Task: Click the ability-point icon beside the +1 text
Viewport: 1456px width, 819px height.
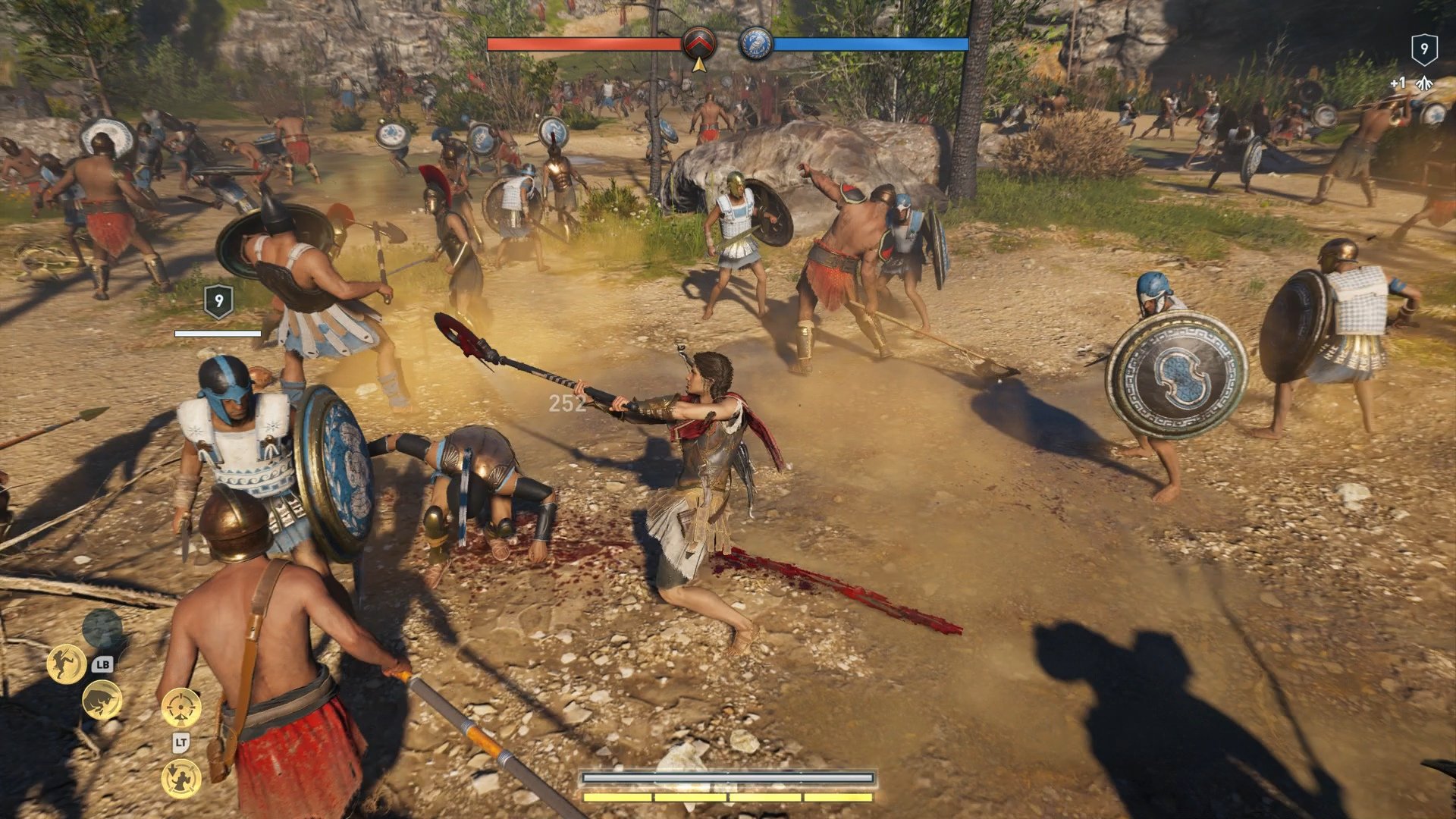Action: coord(1426,81)
